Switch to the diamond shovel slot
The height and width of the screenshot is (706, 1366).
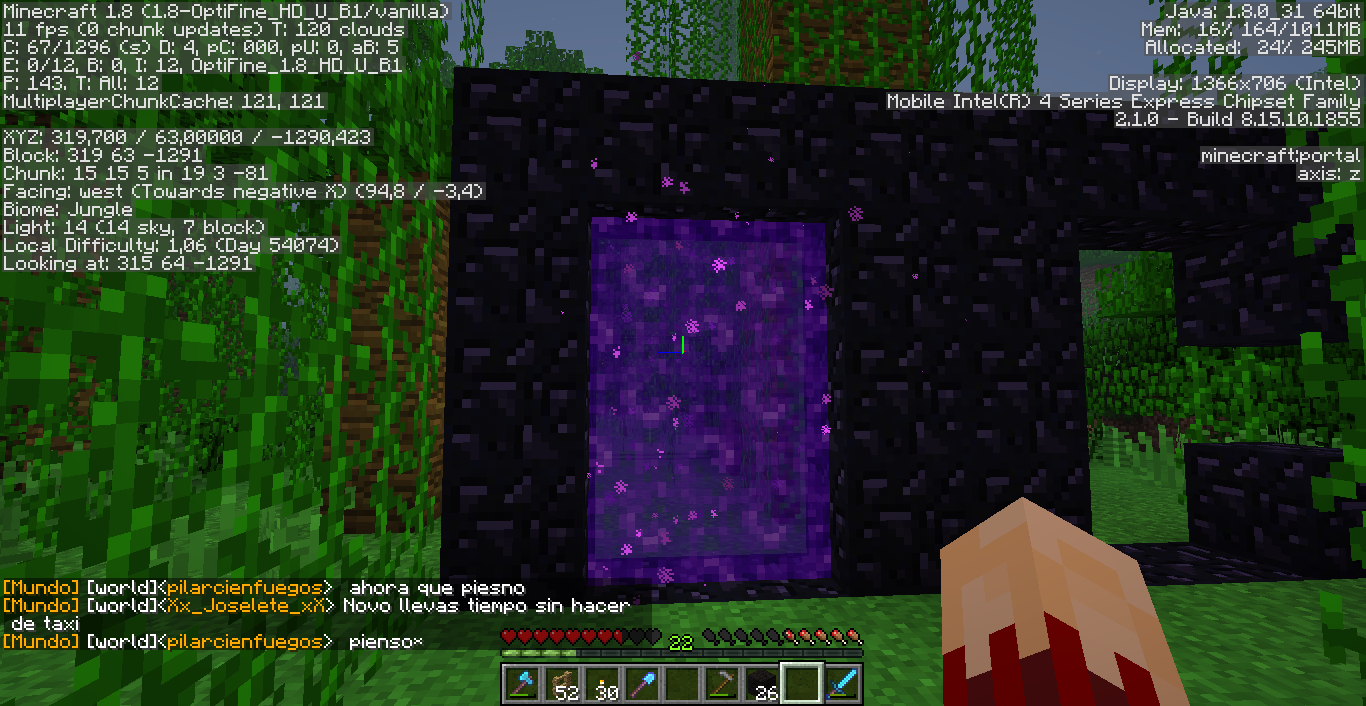click(x=641, y=684)
